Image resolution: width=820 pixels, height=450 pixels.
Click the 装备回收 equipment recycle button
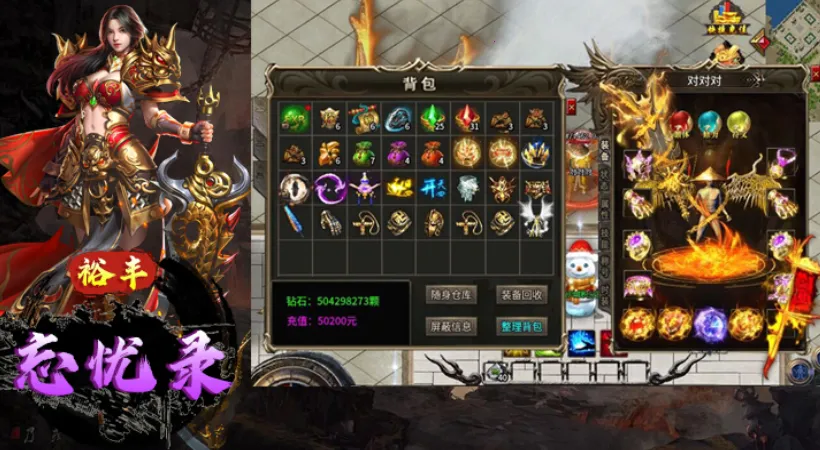(x=521, y=294)
